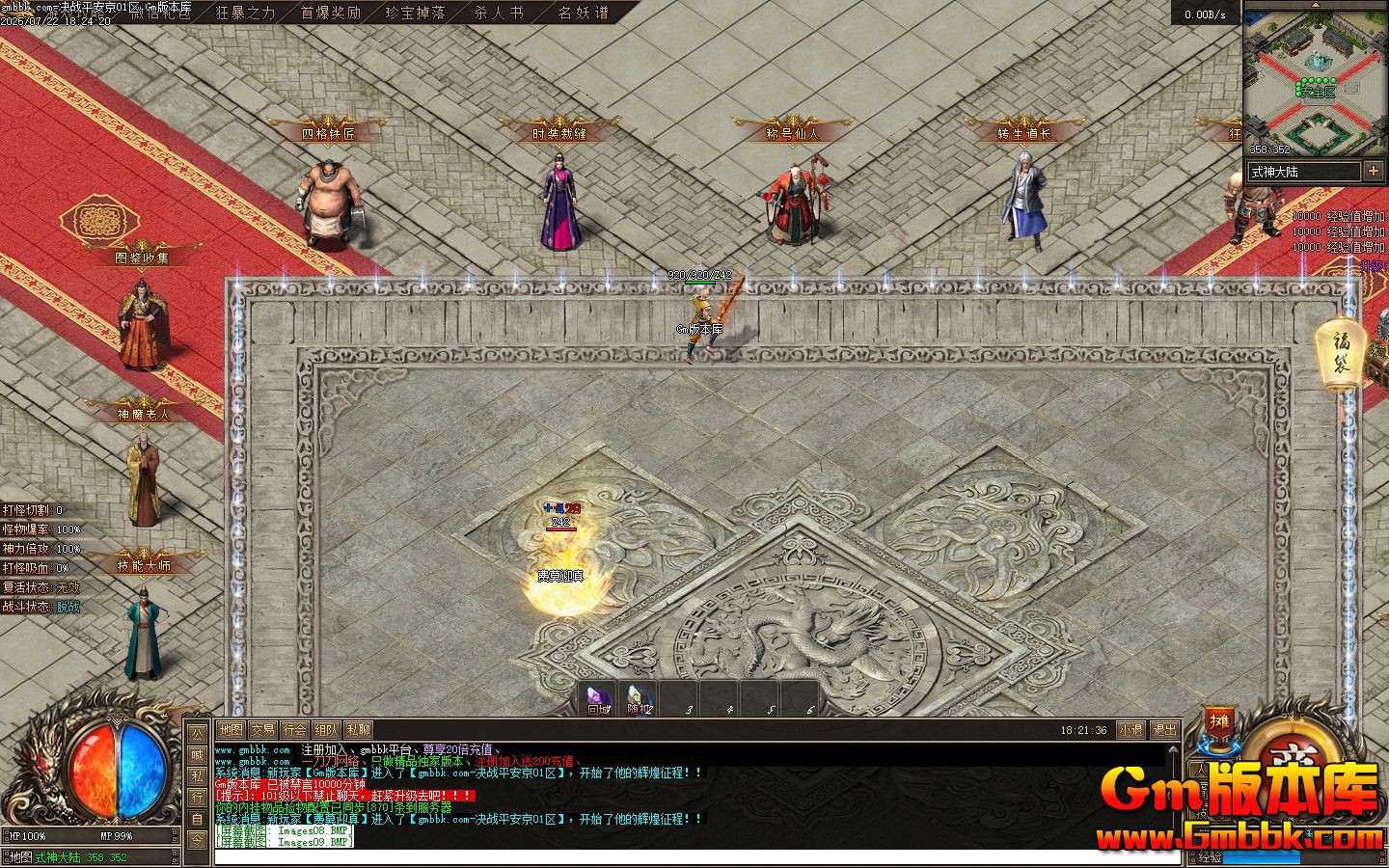Show the 珍宝掉落 drop list

pos(415,13)
